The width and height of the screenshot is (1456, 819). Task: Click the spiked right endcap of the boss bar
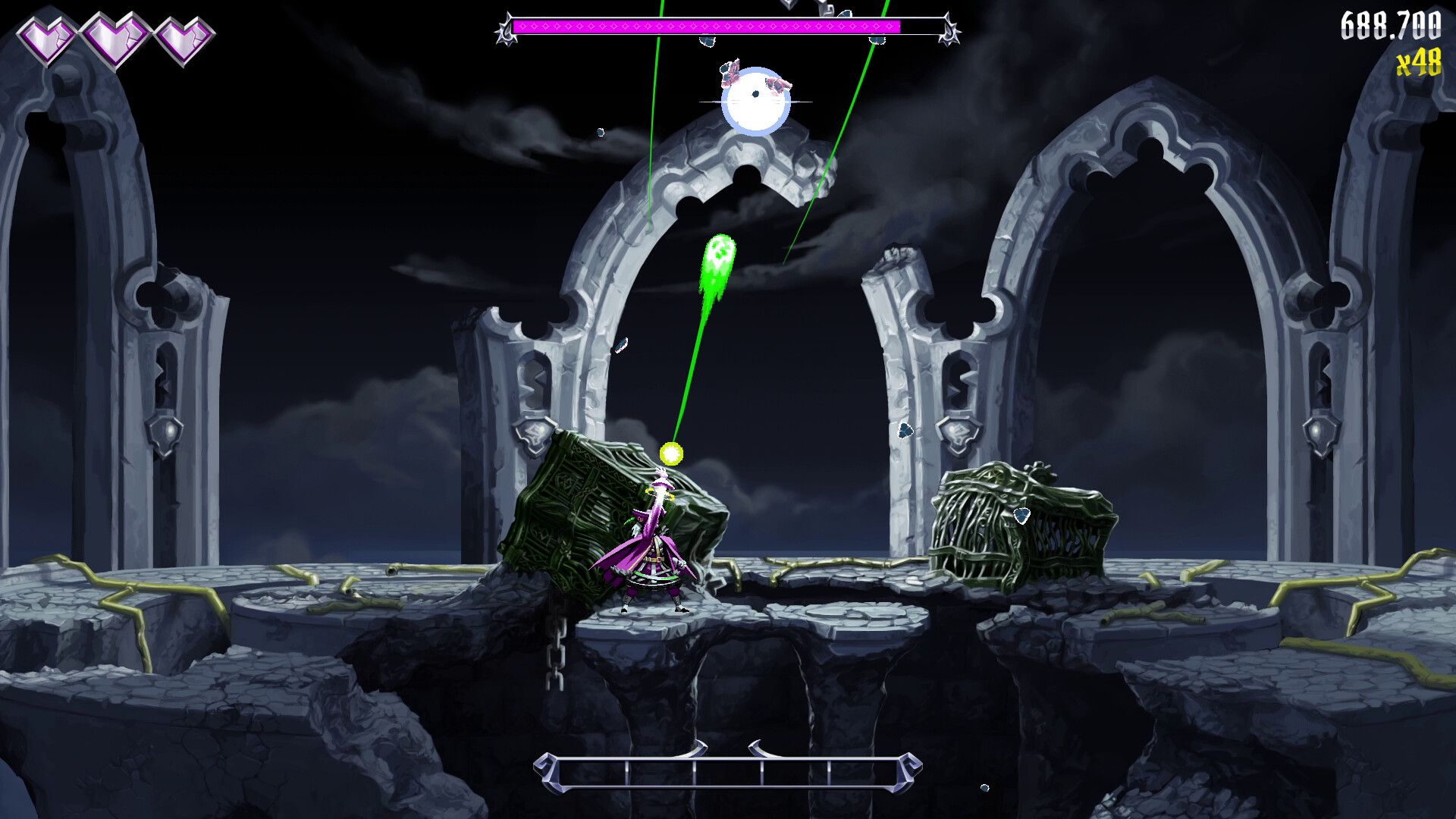(949, 29)
